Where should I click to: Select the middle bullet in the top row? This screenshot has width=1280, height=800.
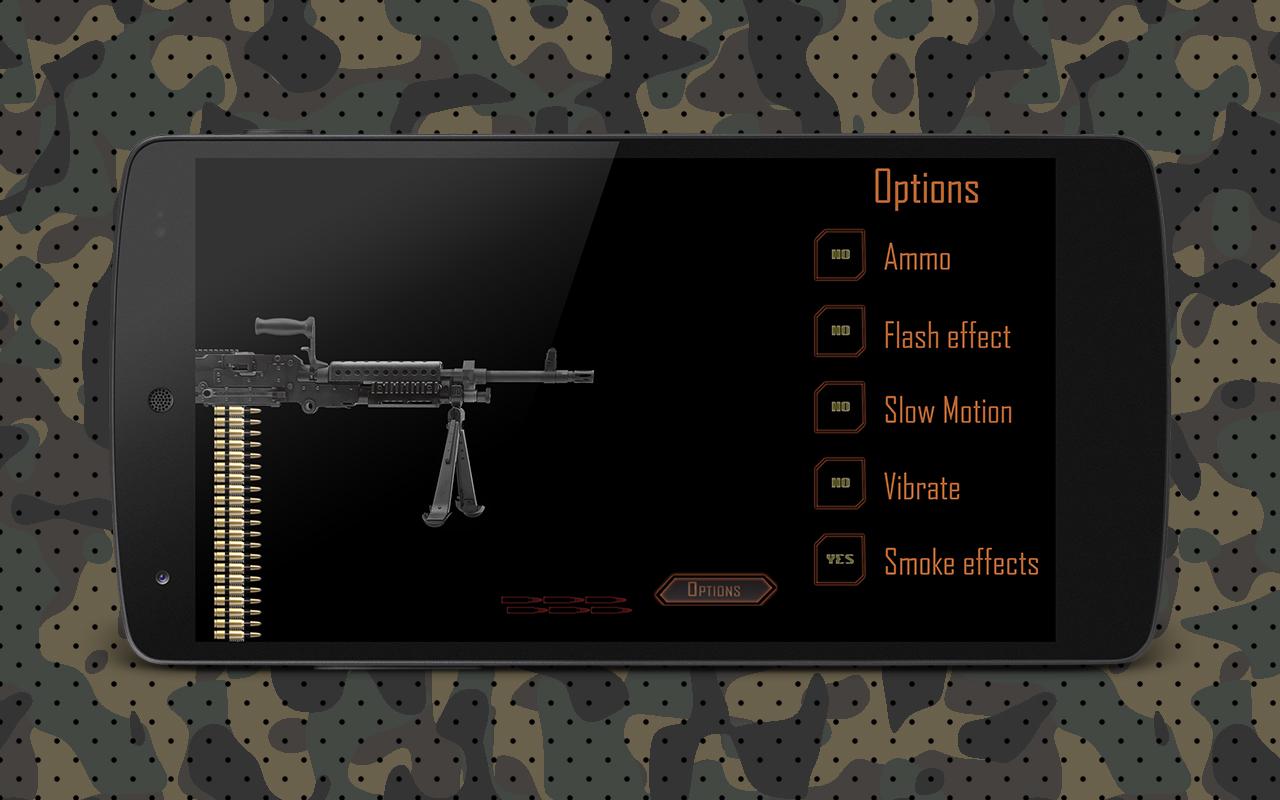click(x=563, y=600)
